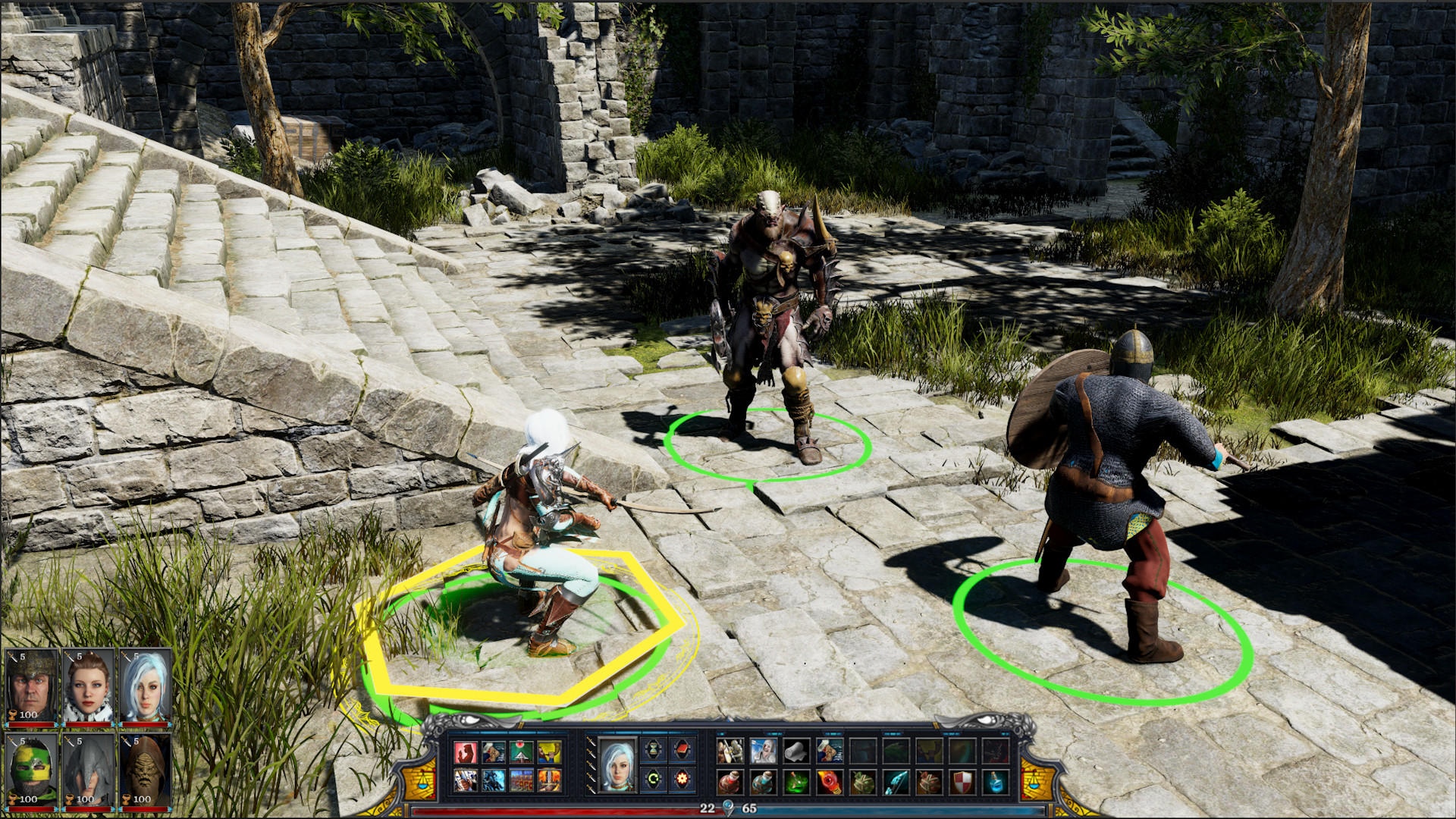This screenshot has height=819, width=1456.
Task: Select the yellow skill icon in the top skill row
Action: [x=548, y=752]
